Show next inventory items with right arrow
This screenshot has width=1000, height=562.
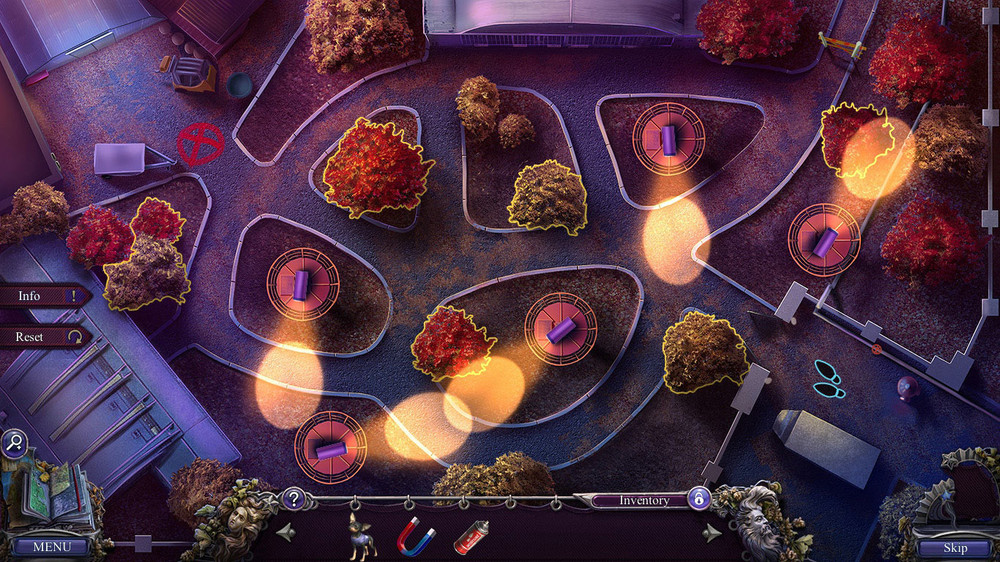click(x=711, y=532)
